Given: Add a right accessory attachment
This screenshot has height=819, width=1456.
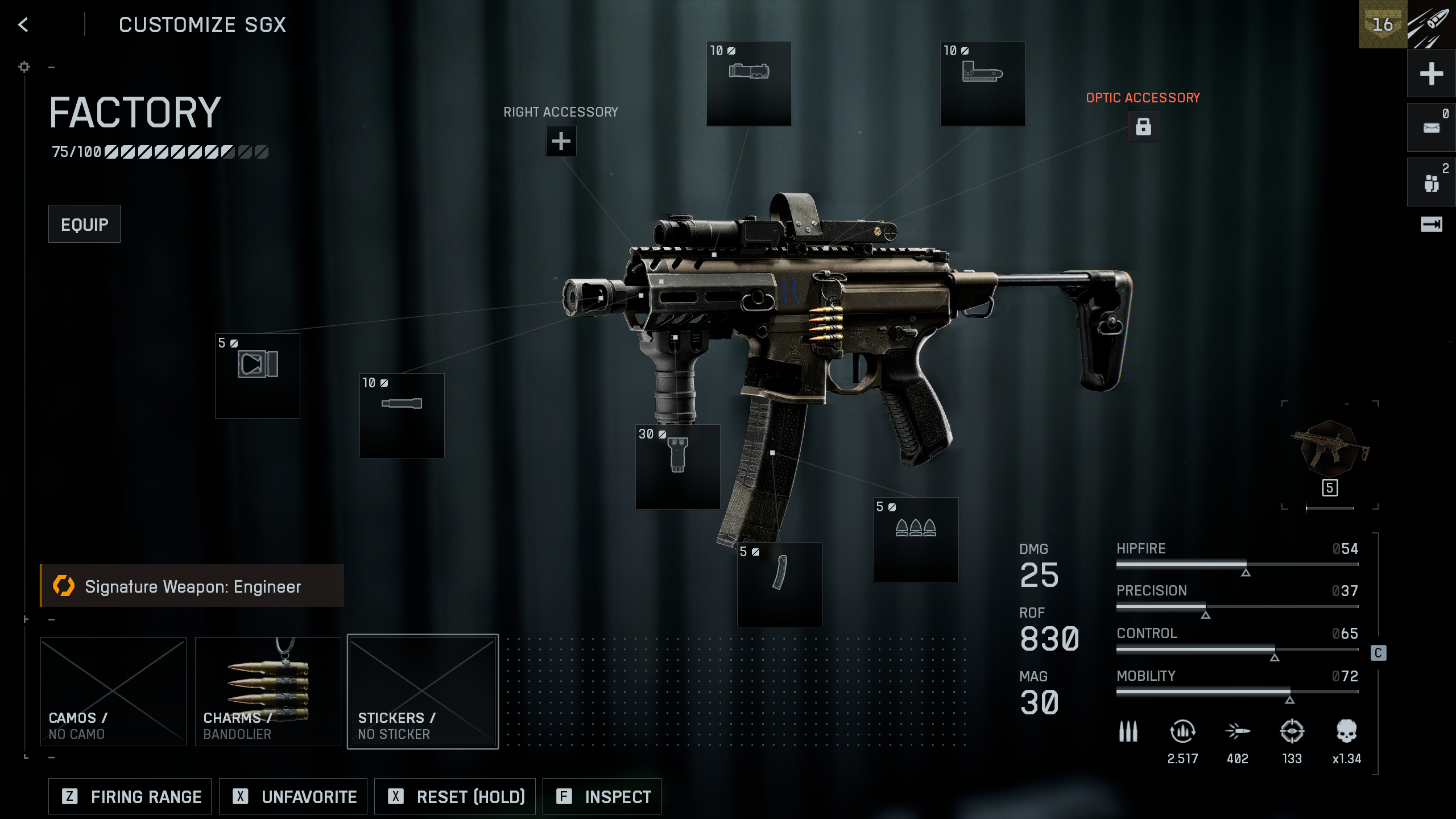Looking at the screenshot, I should [x=561, y=141].
